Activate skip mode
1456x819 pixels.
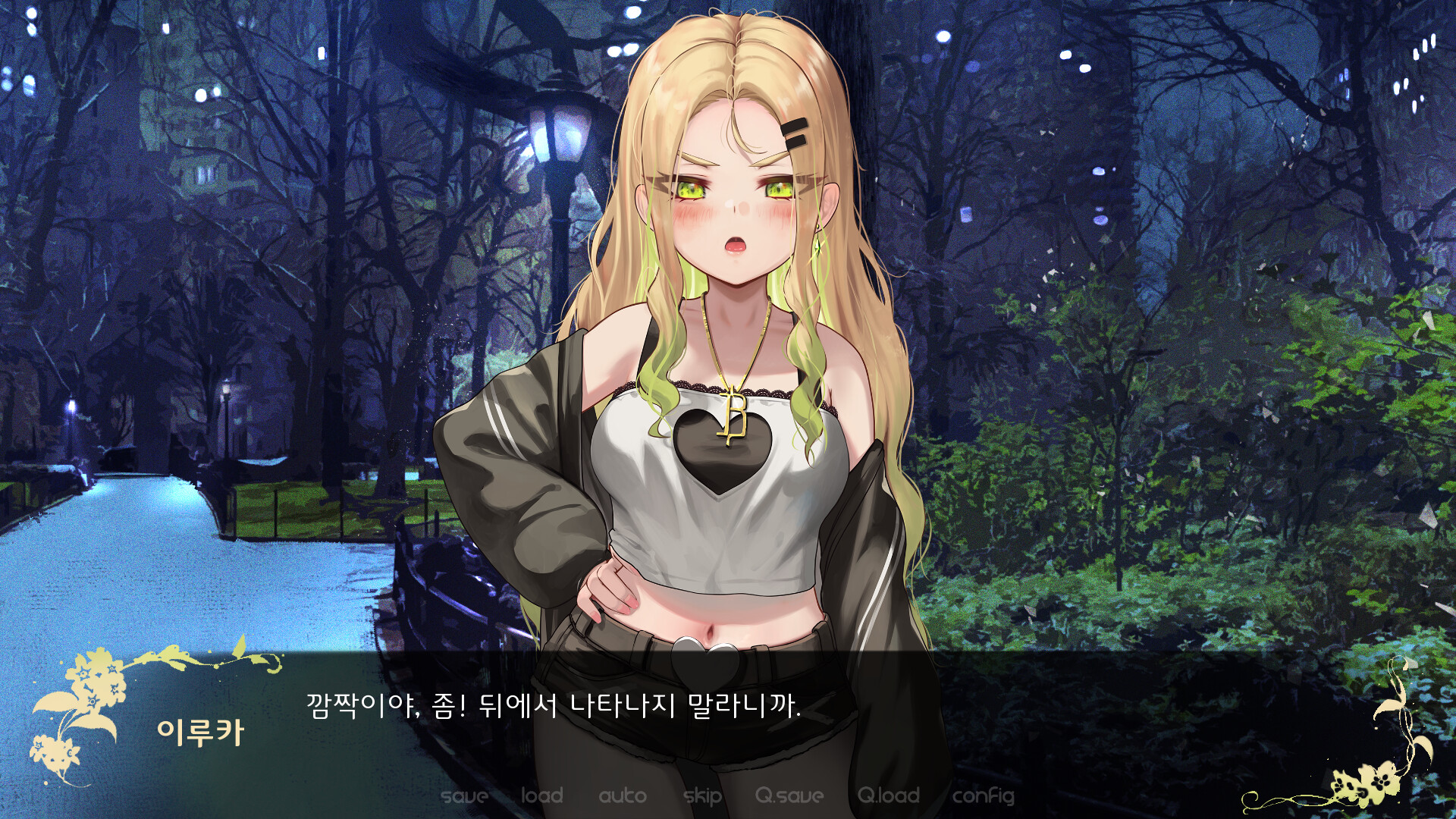701,796
